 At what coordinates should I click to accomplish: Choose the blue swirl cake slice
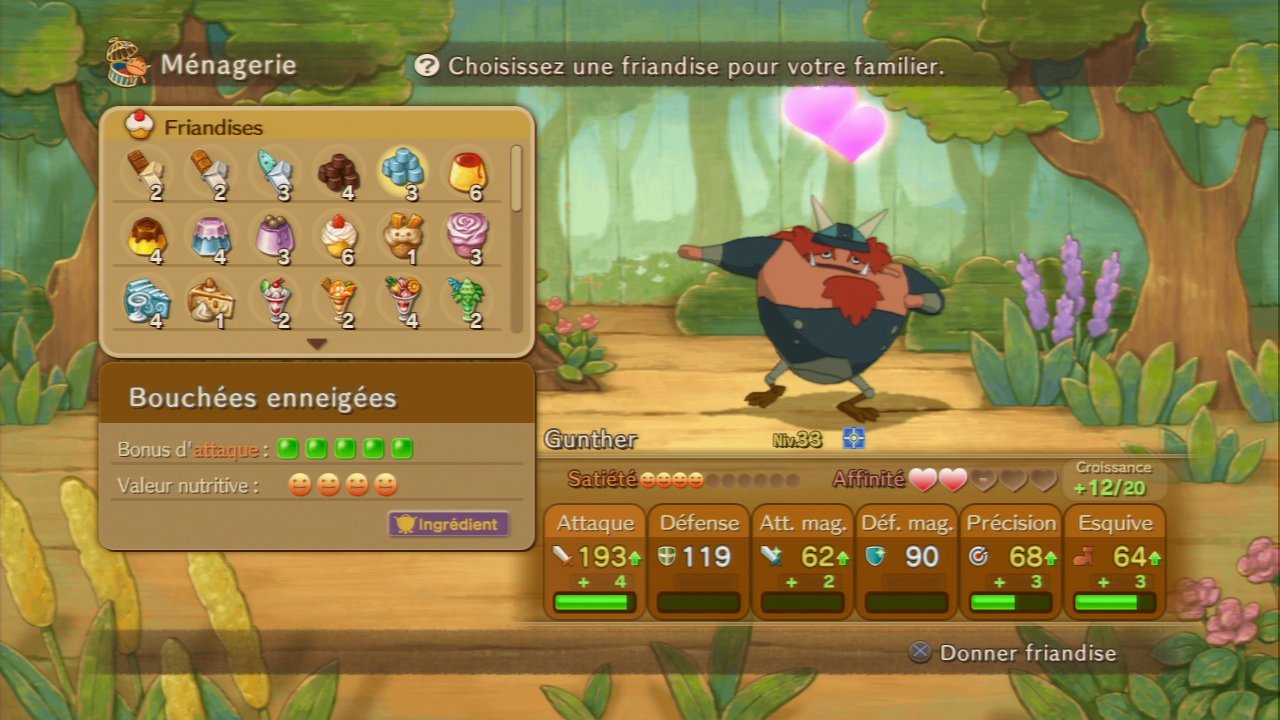click(x=147, y=300)
